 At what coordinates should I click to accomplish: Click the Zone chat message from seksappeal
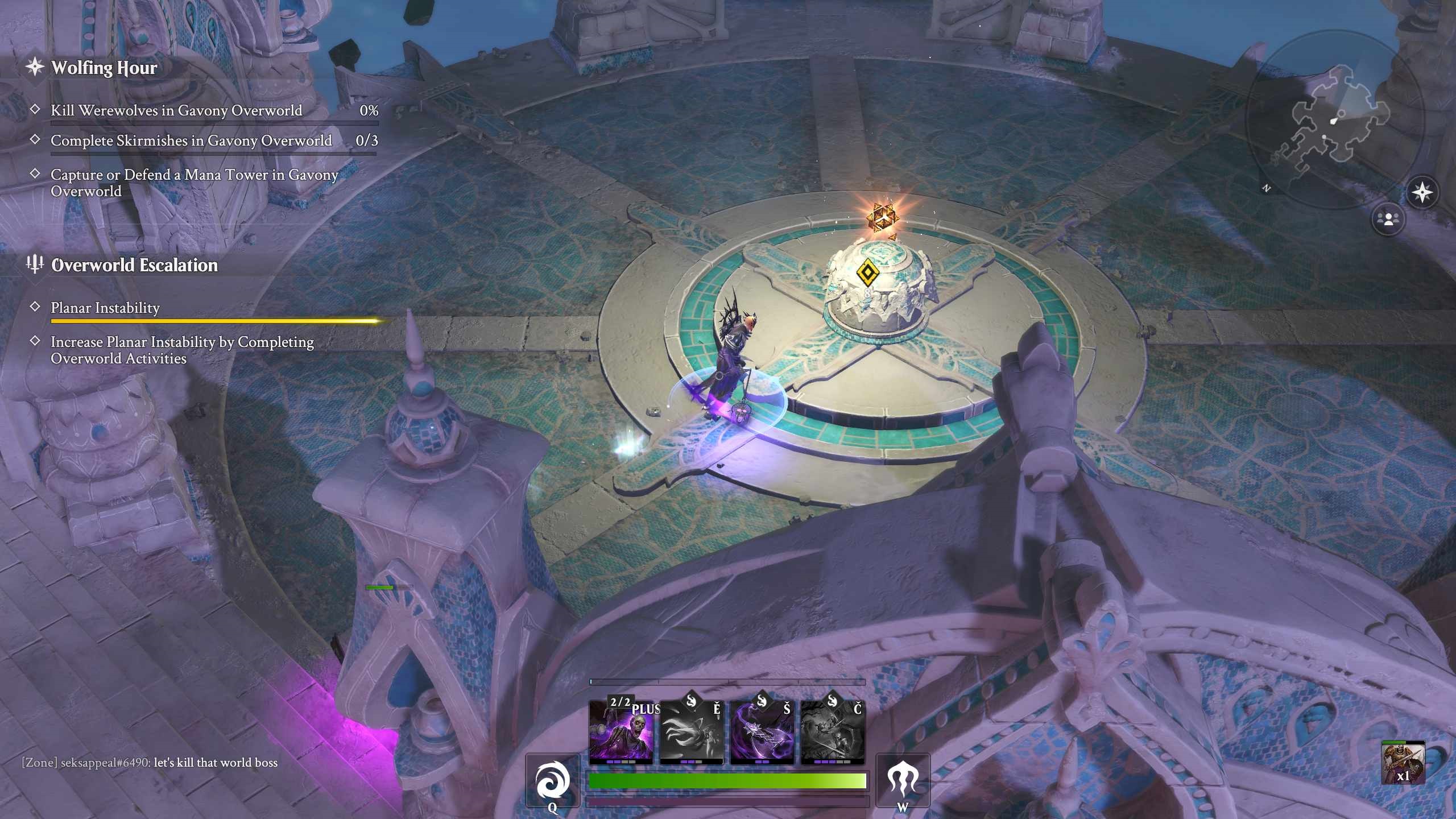point(150,763)
